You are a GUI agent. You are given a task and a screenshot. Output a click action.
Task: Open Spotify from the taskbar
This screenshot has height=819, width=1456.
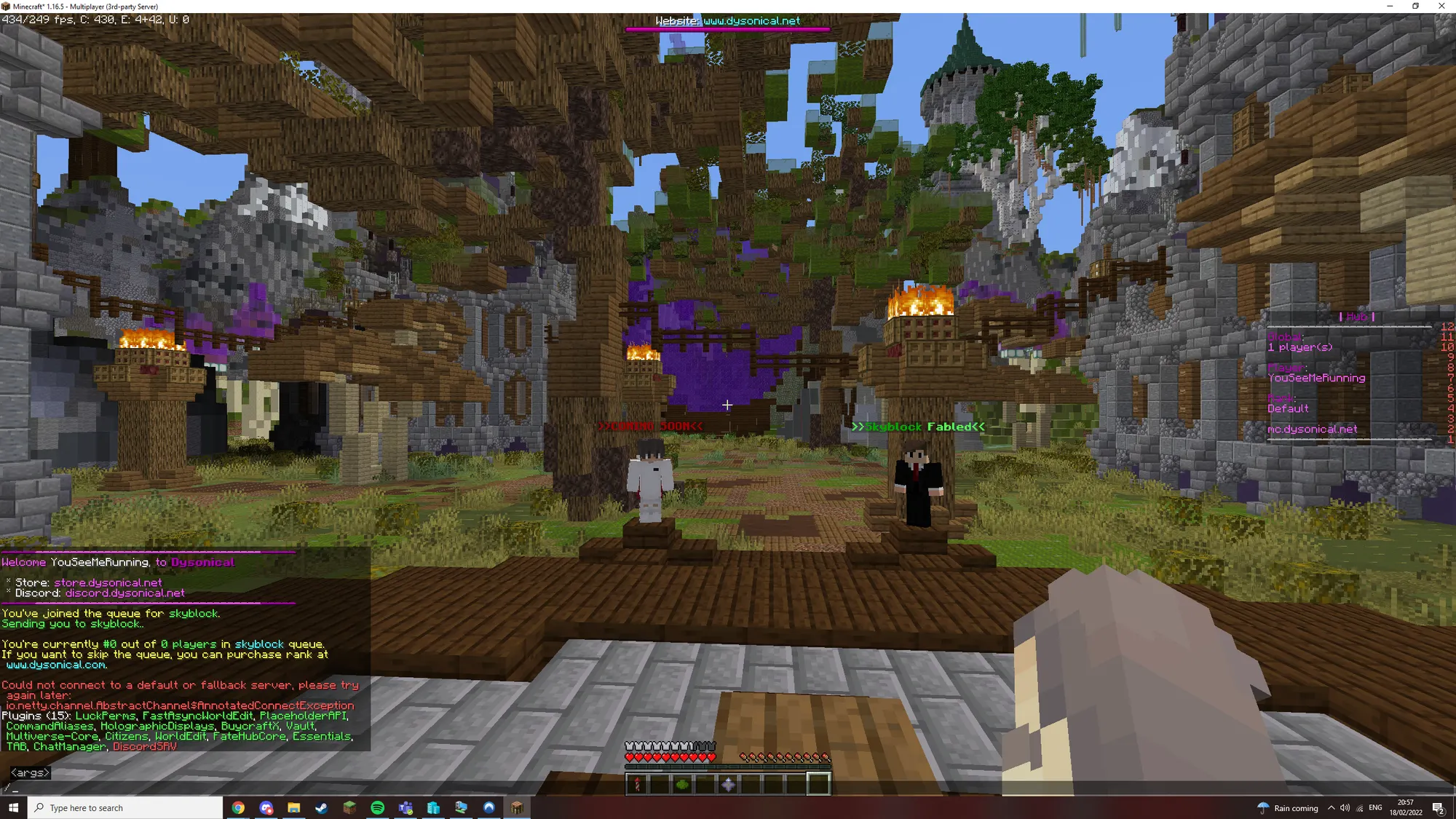pos(377,807)
